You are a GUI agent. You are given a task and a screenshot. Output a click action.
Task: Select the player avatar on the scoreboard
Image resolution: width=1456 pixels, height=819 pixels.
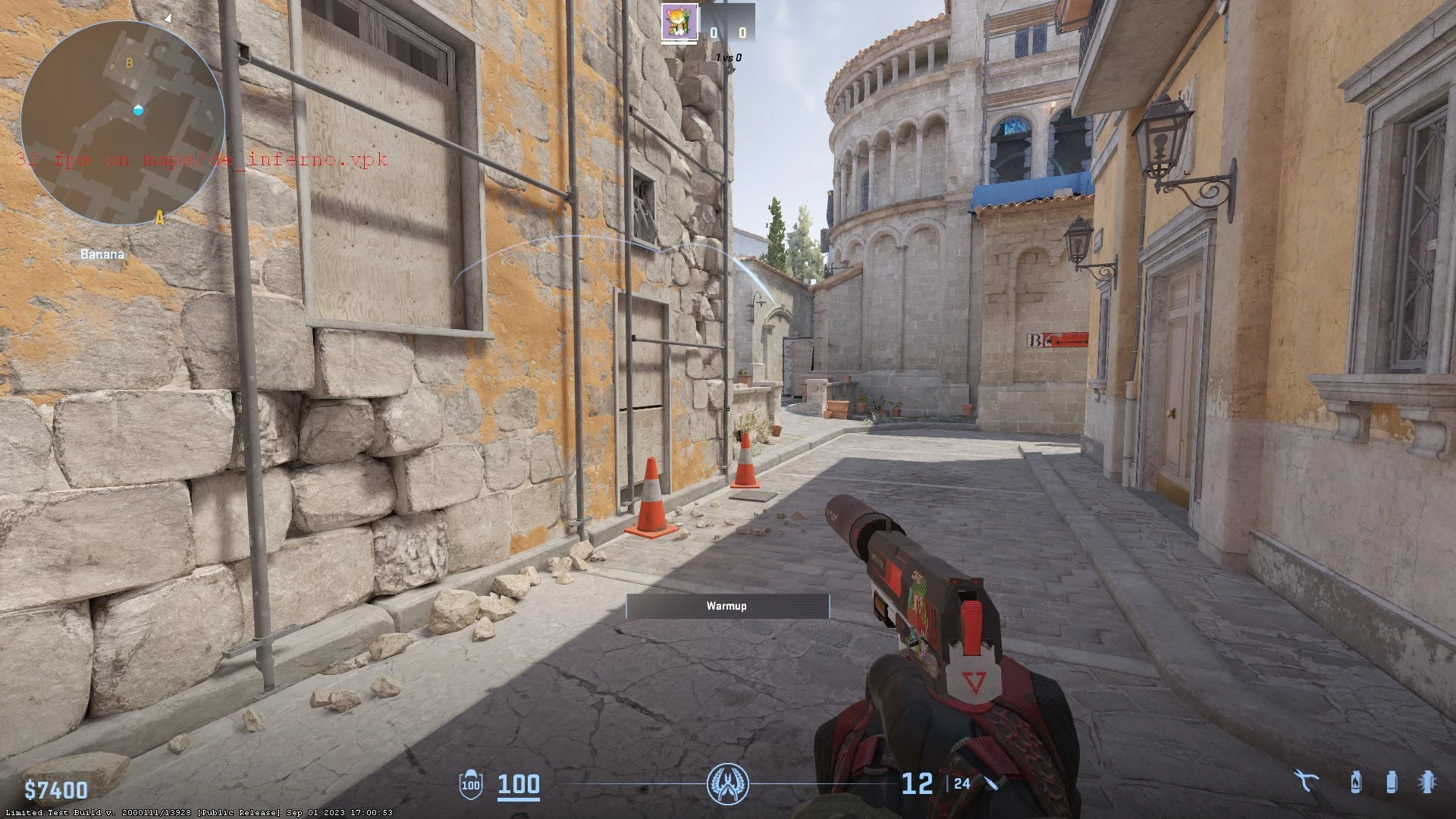[x=679, y=22]
